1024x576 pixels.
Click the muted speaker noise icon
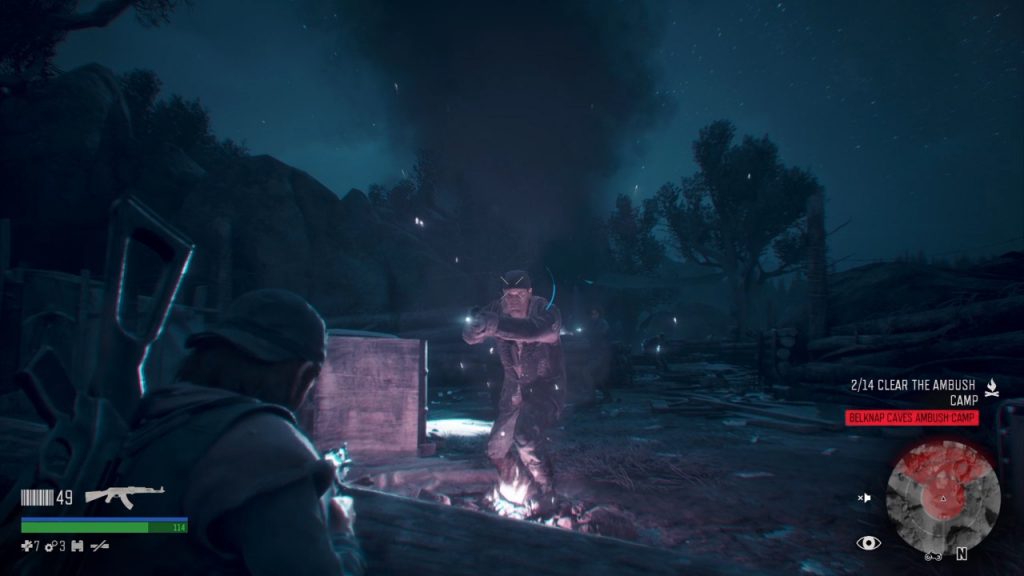click(865, 497)
